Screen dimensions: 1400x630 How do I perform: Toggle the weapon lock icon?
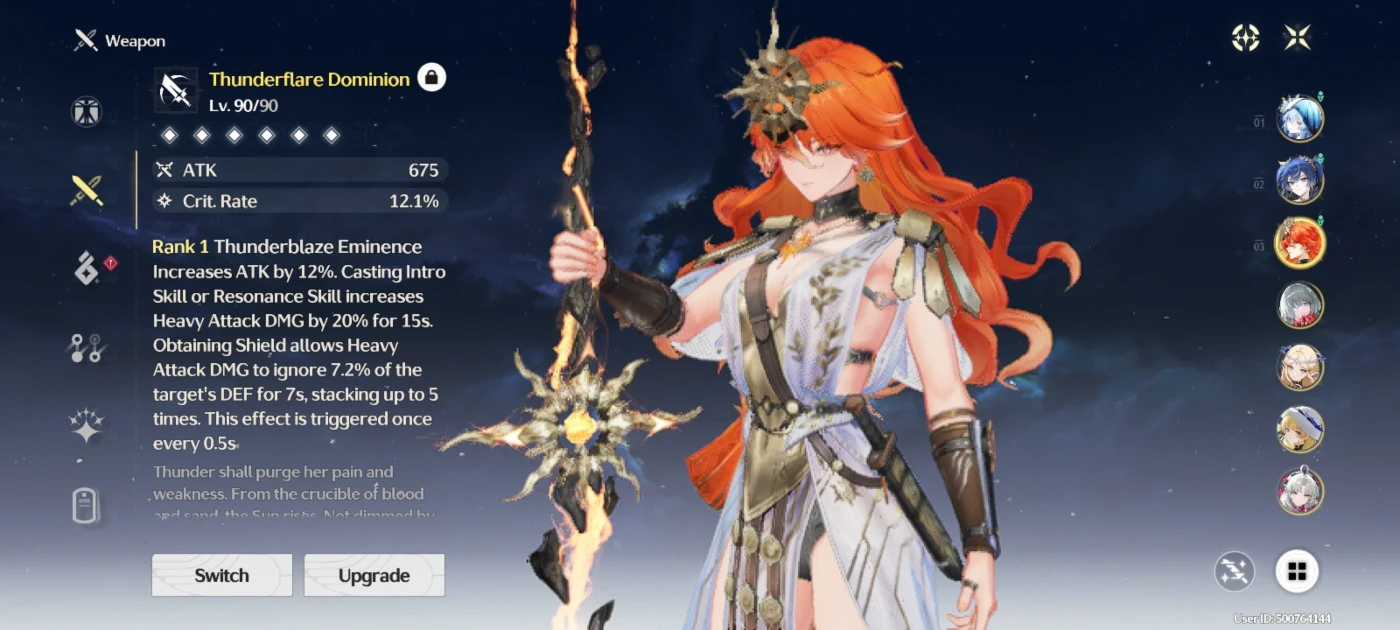click(x=431, y=77)
